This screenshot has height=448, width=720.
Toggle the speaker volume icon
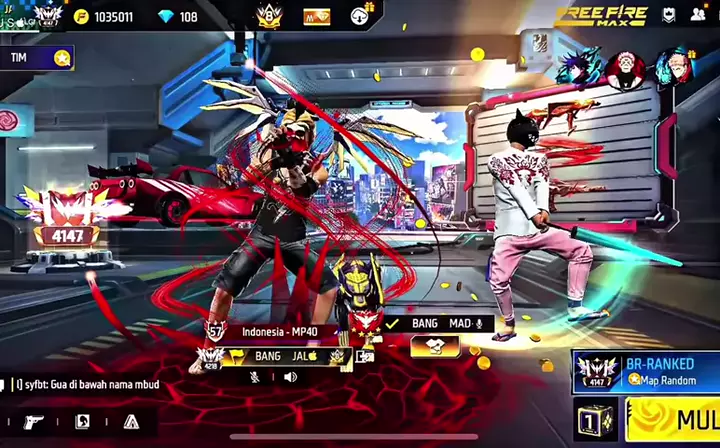290,377
